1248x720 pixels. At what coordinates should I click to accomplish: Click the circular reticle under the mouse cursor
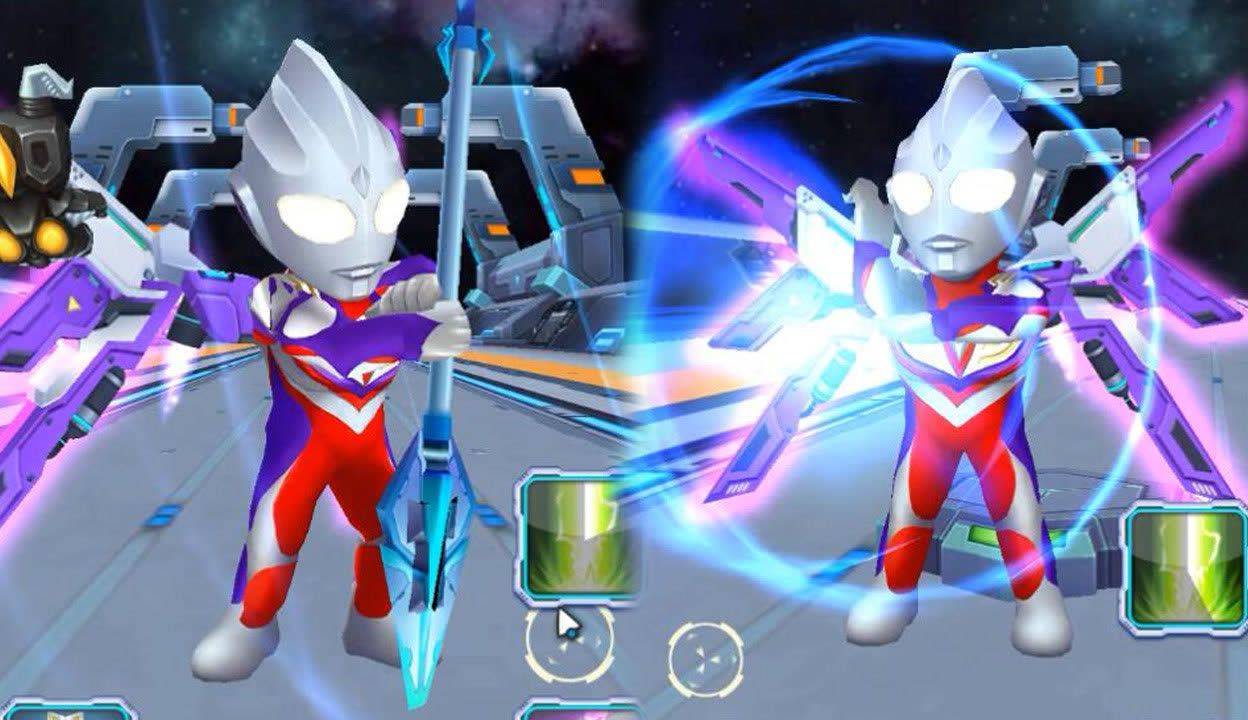pyautogui.click(x=569, y=646)
